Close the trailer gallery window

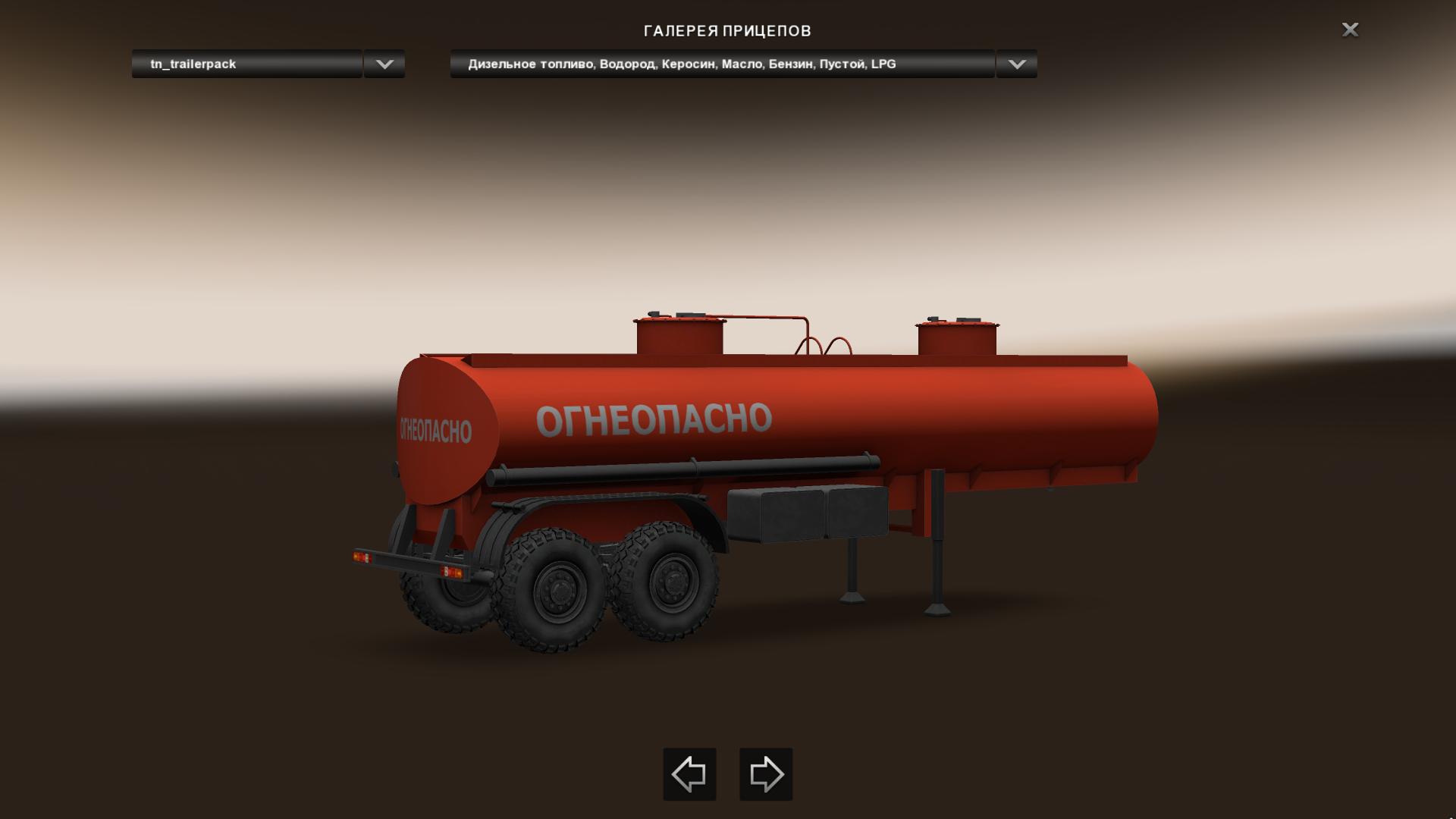pyautogui.click(x=1350, y=30)
